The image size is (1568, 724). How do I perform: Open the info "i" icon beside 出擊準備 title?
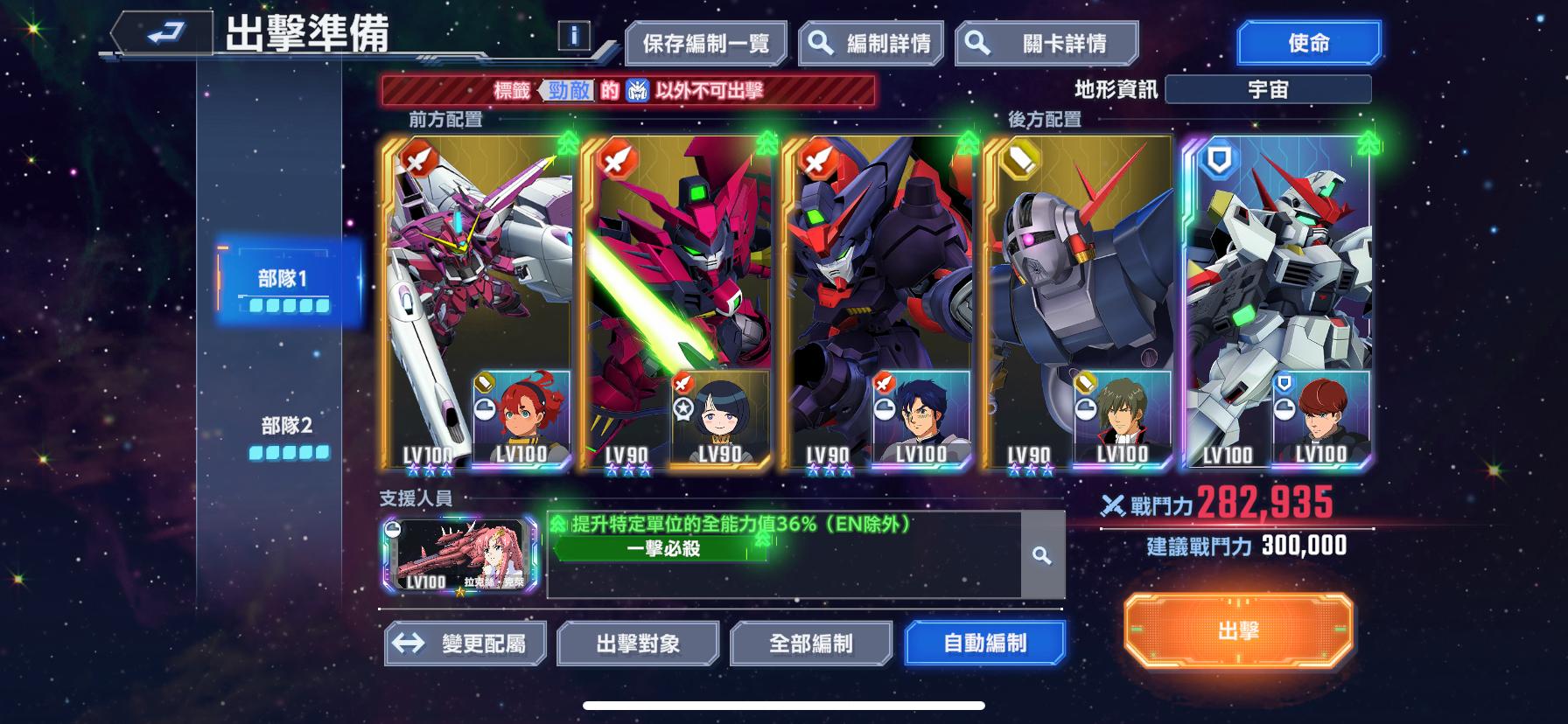coord(575,35)
